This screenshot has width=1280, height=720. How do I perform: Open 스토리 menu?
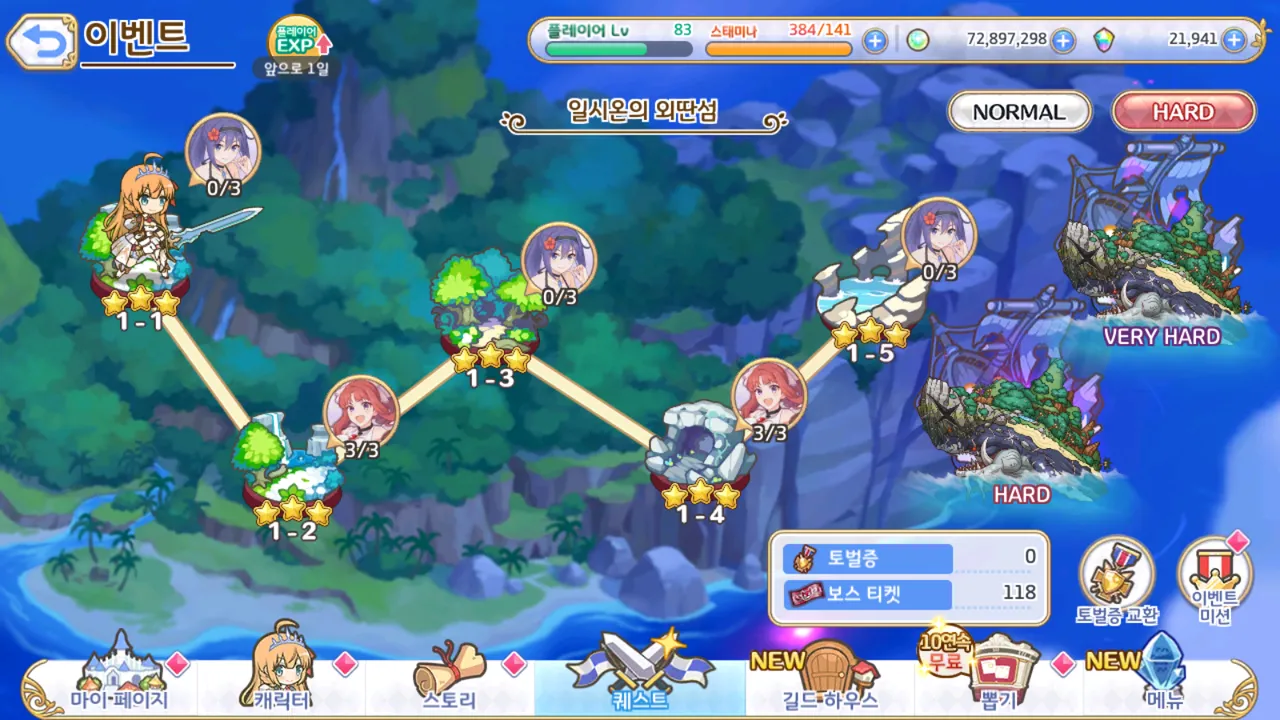pyautogui.click(x=449, y=682)
